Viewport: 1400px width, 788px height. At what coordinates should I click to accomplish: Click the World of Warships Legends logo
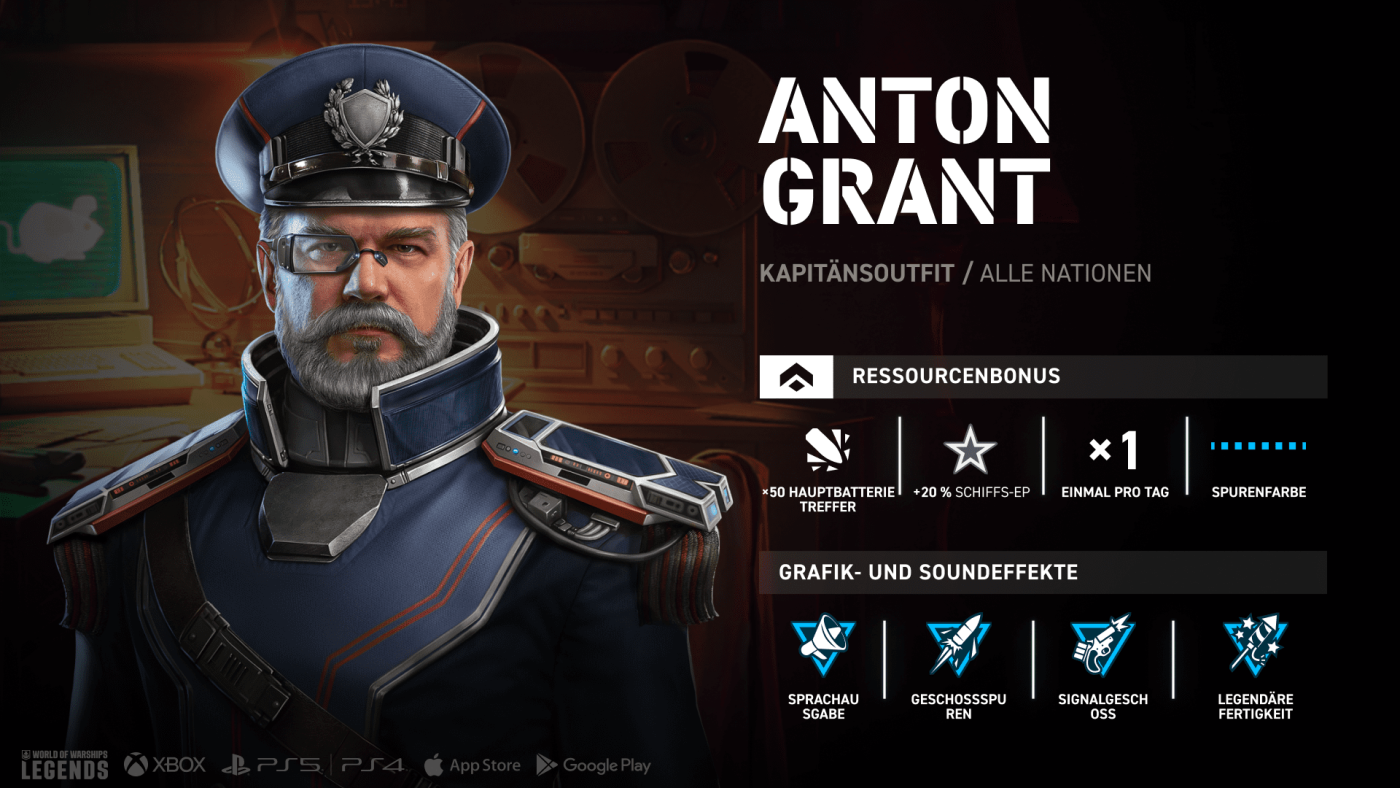tap(64, 764)
